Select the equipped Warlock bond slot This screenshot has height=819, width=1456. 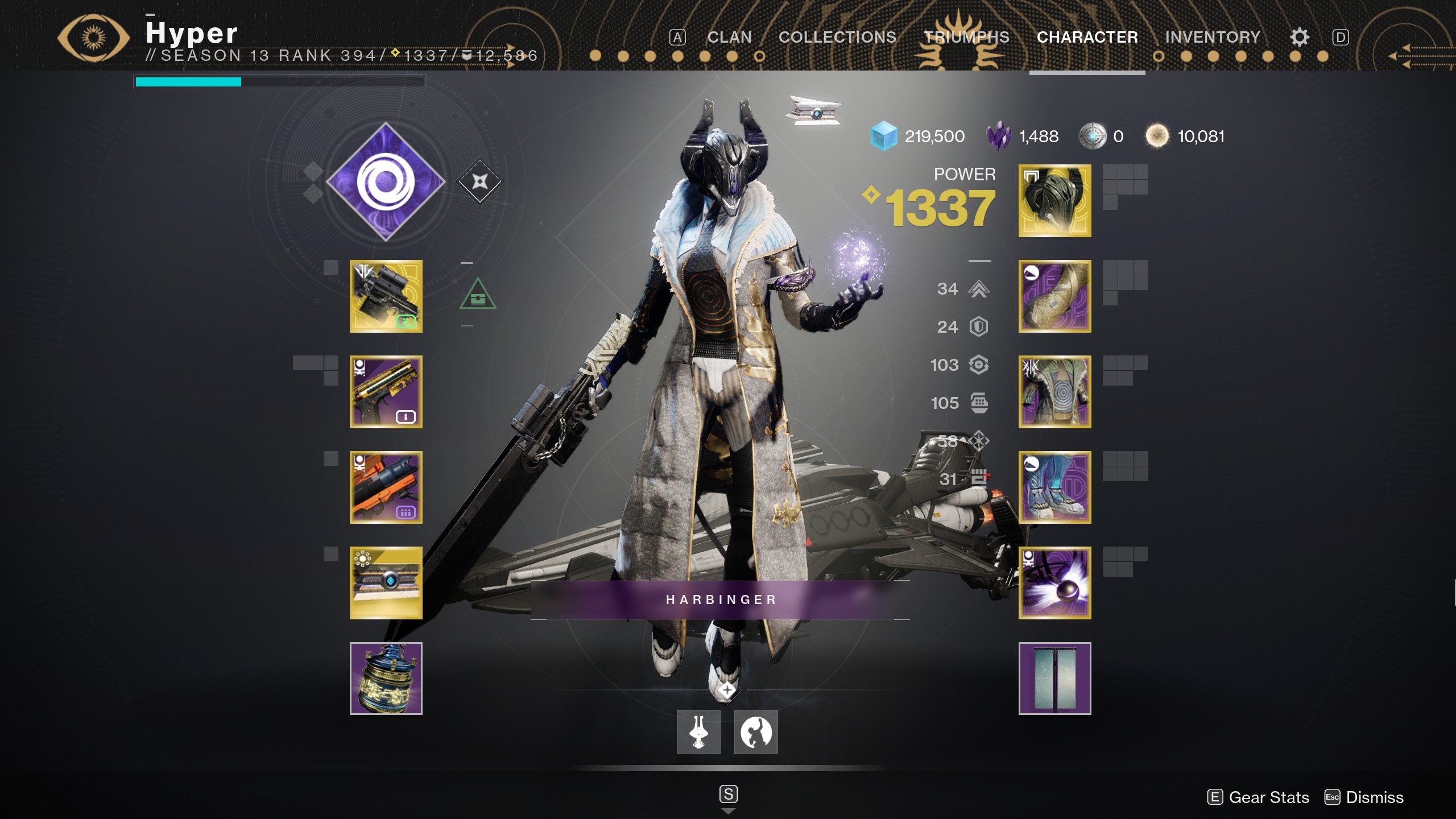(x=1055, y=581)
